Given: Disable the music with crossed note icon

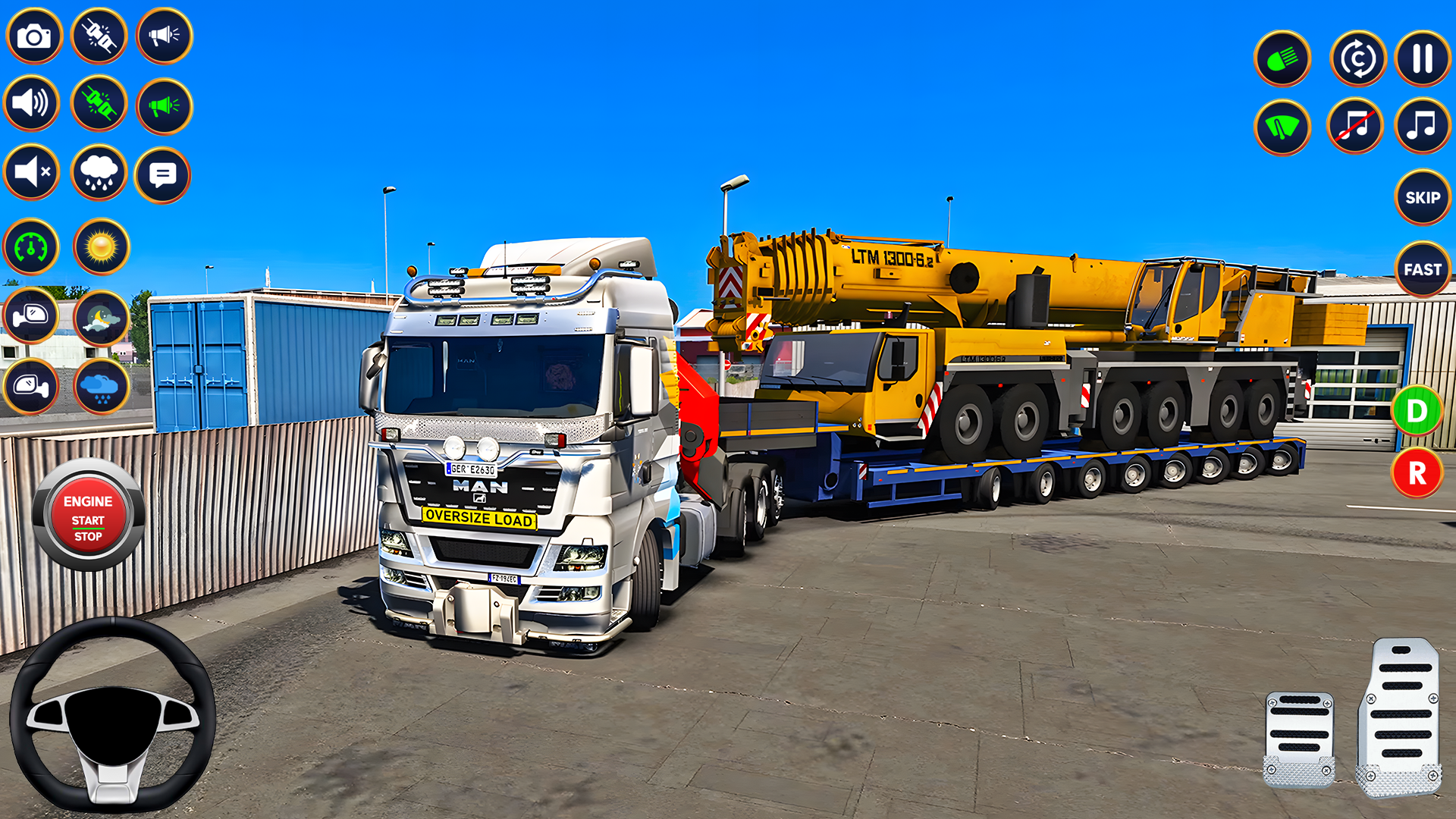Looking at the screenshot, I should pos(1357,126).
